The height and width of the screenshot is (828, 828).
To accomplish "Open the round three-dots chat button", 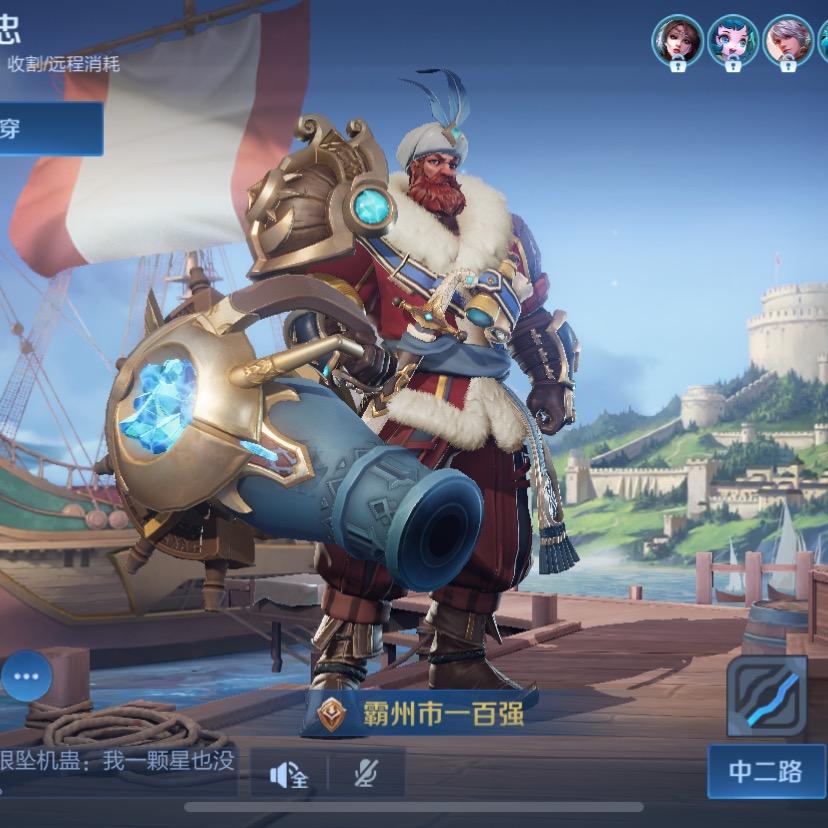I will tap(26, 676).
